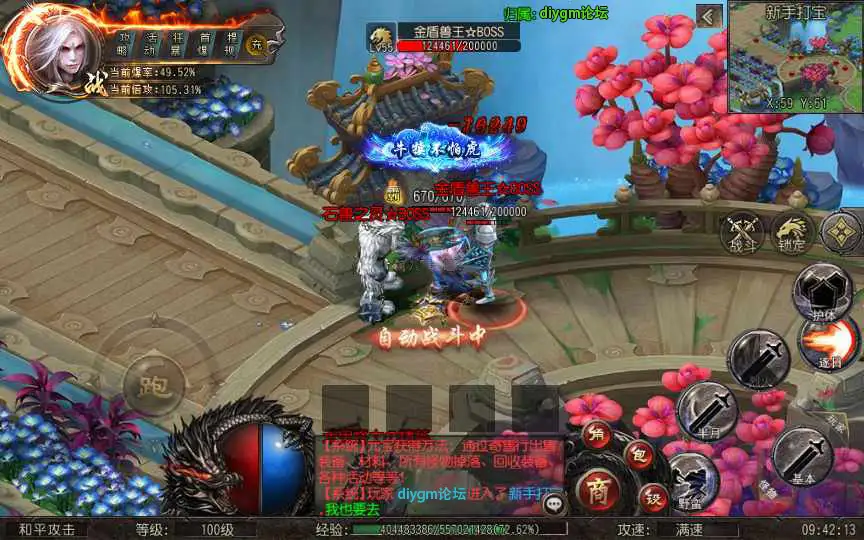Open the 角 character sheet
The height and width of the screenshot is (540, 864).
pyautogui.click(x=598, y=433)
